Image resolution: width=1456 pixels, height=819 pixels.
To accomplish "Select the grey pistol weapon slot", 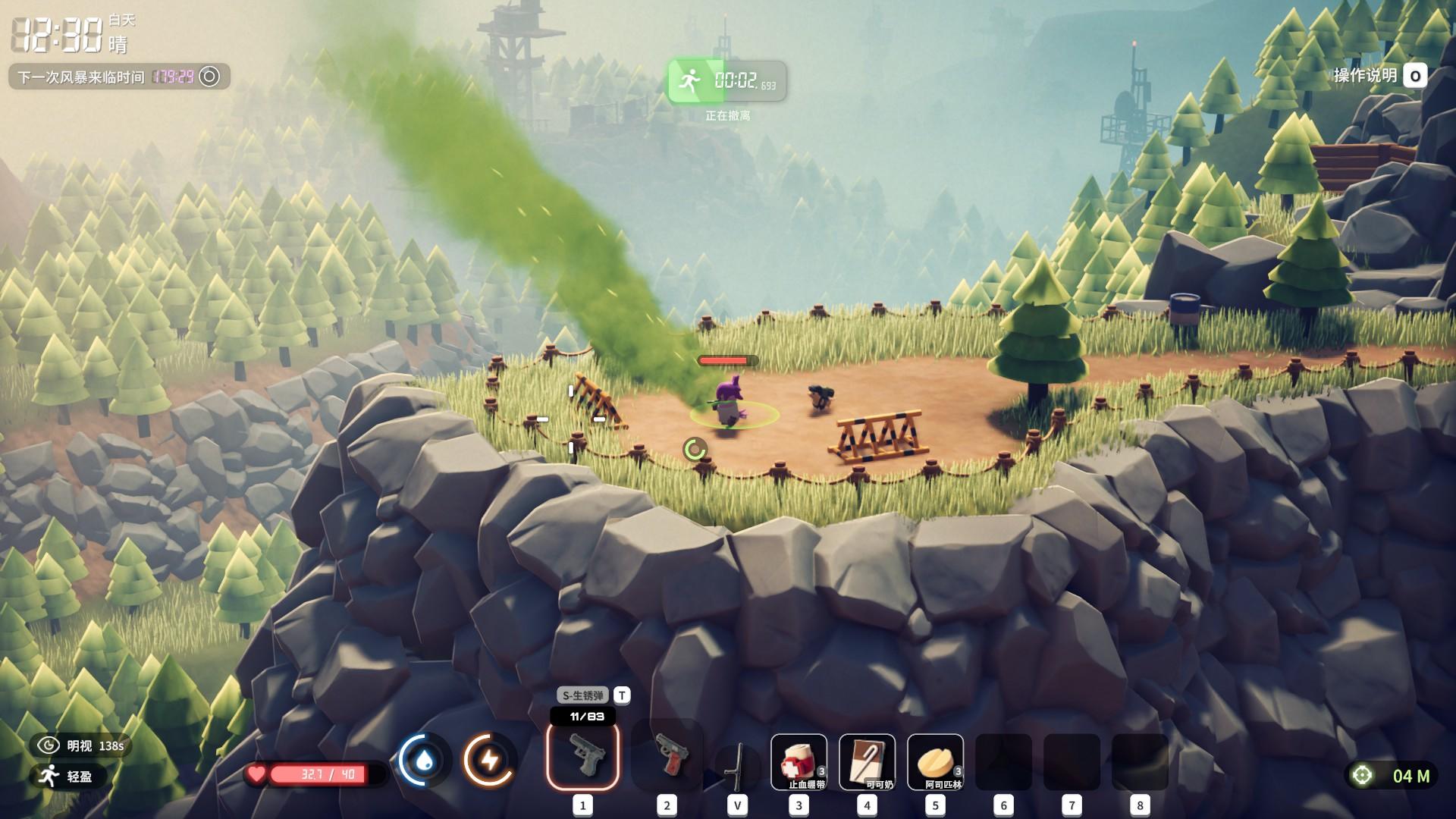I will click(582, 755).
